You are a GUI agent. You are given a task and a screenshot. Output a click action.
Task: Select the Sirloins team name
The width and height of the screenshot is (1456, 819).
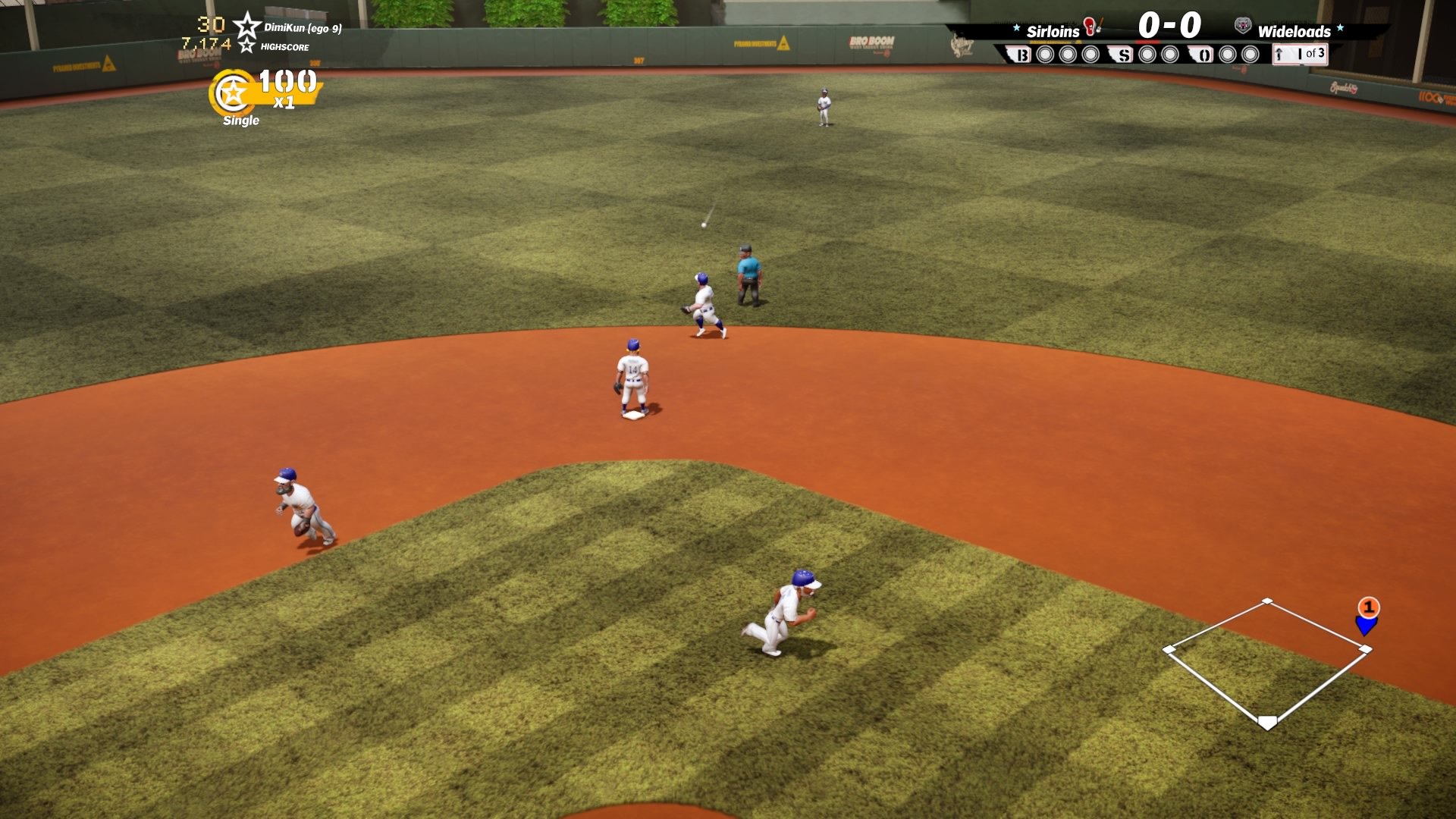1053,32
